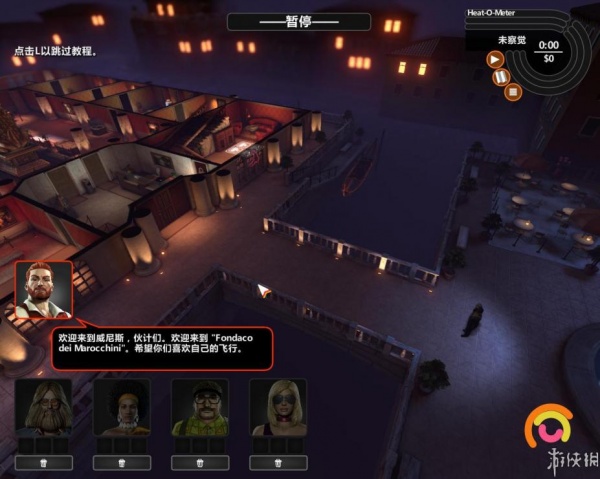600x479 pixels.
Task: Select the afro-haired woman crew portrait
Action: pyautogui.click(x=122, y=407)
